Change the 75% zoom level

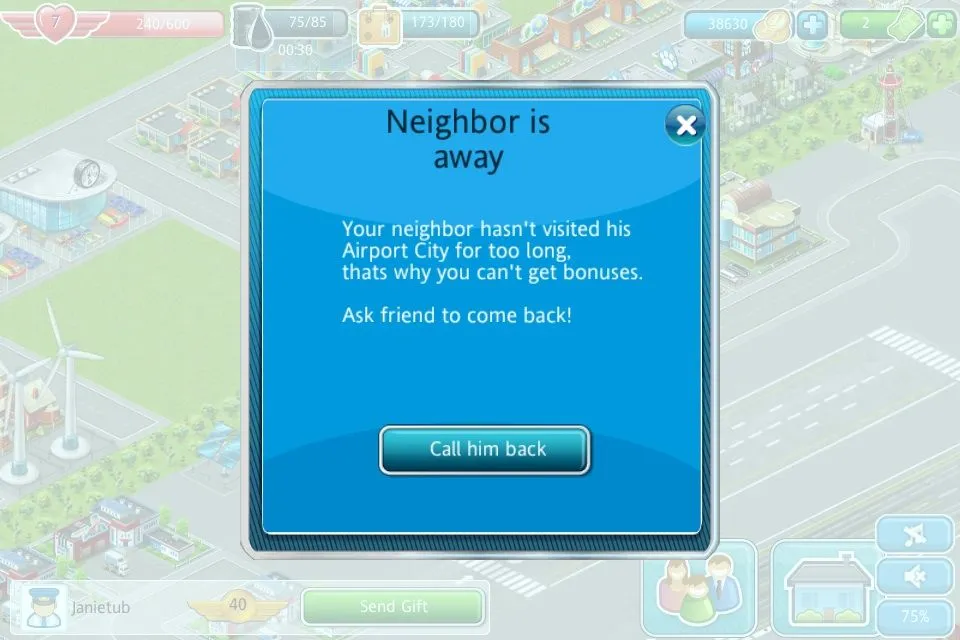pos(914,616)
